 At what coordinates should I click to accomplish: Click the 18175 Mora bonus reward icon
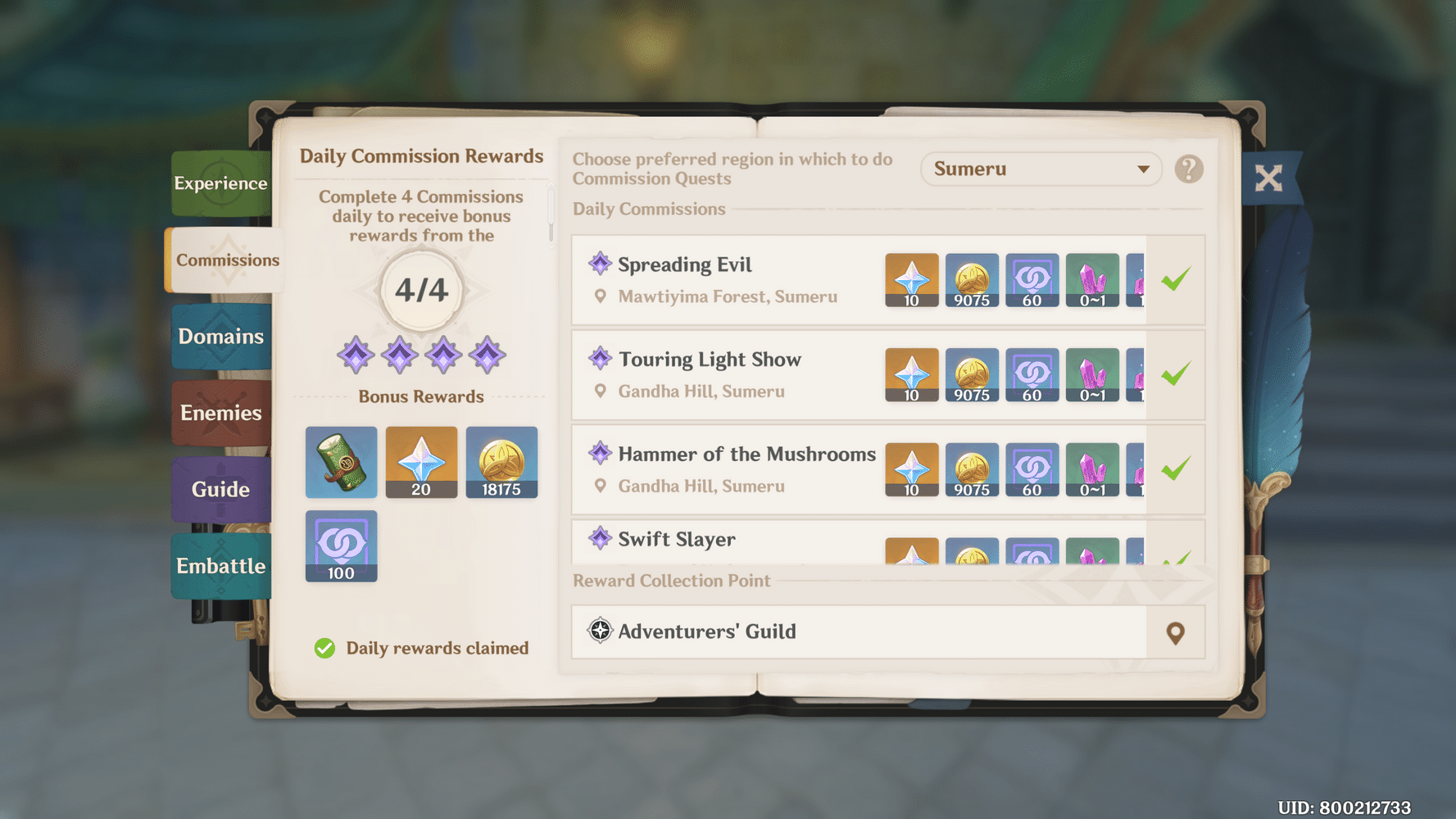(501, 462)
